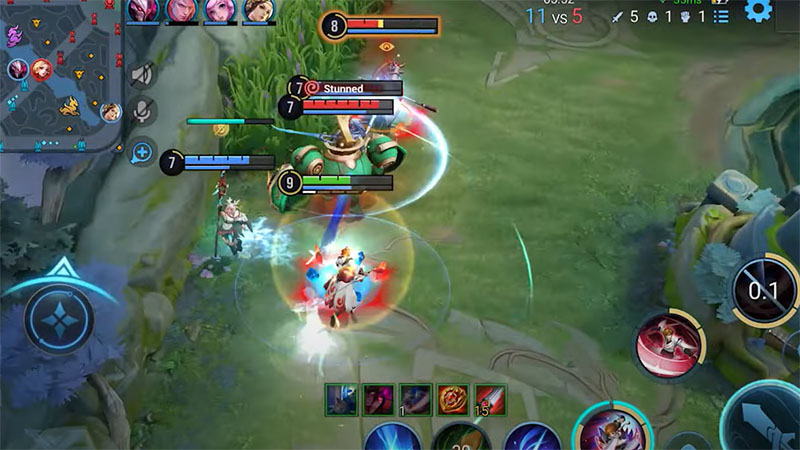Select the red sword item with 15 stacks
Screen dimensions: 800x450
tap(490, 398)
